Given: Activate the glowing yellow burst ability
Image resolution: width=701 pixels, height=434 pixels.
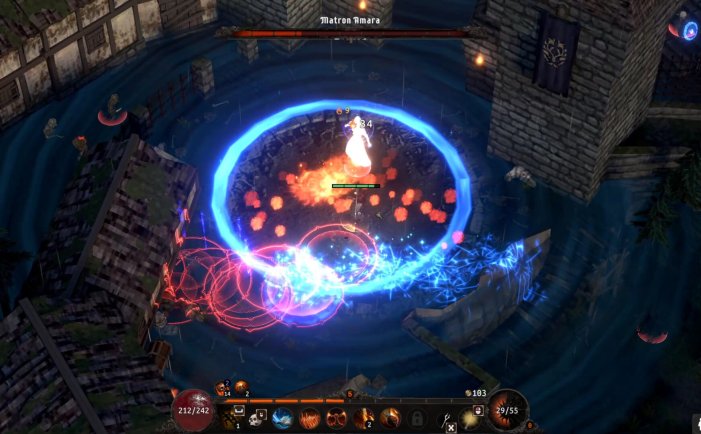Looking at the screenshot, I should [x=469, y=416].
